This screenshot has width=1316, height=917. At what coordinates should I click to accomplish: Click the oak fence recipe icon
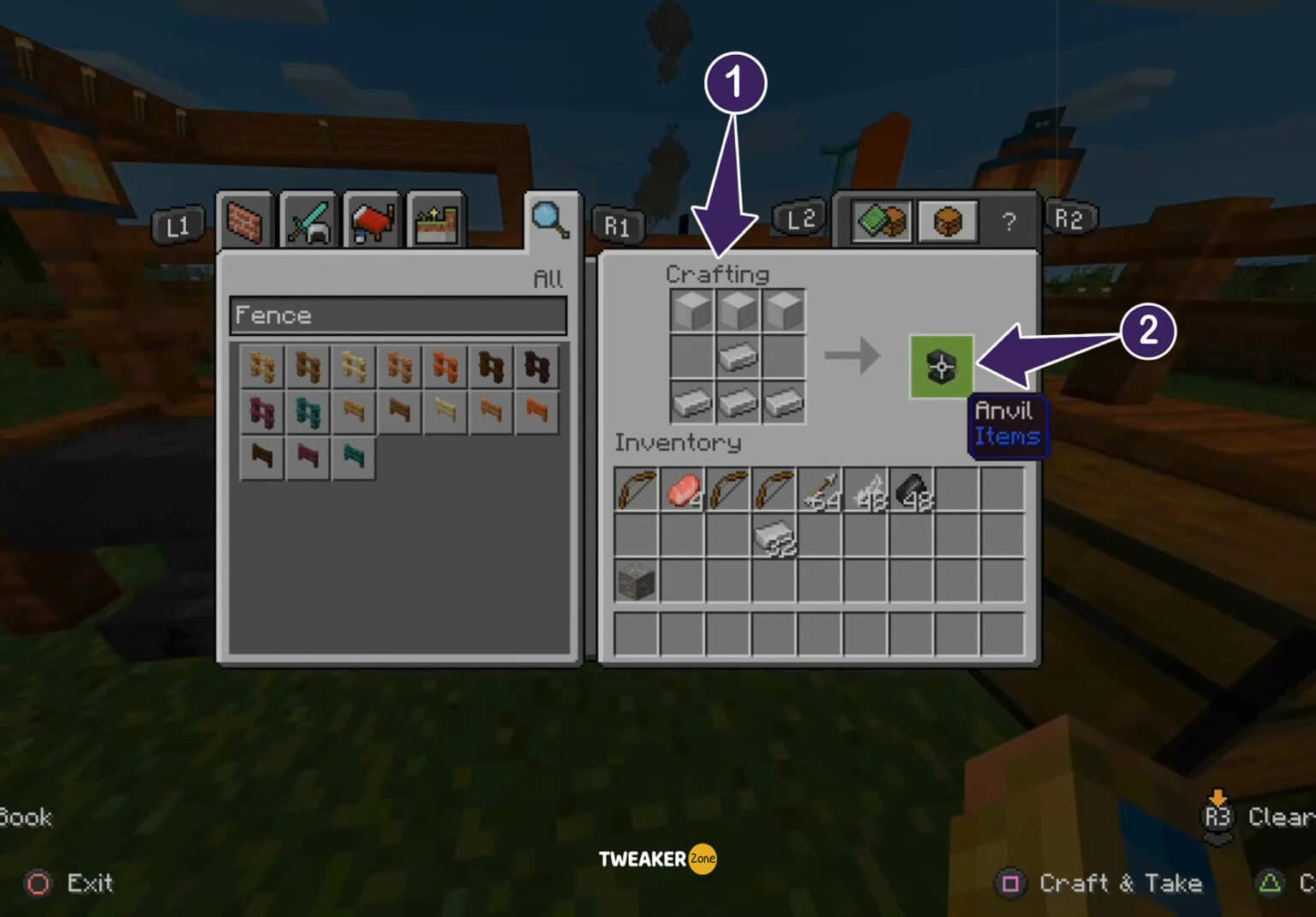pyautogui.click(x=261, y=366)
